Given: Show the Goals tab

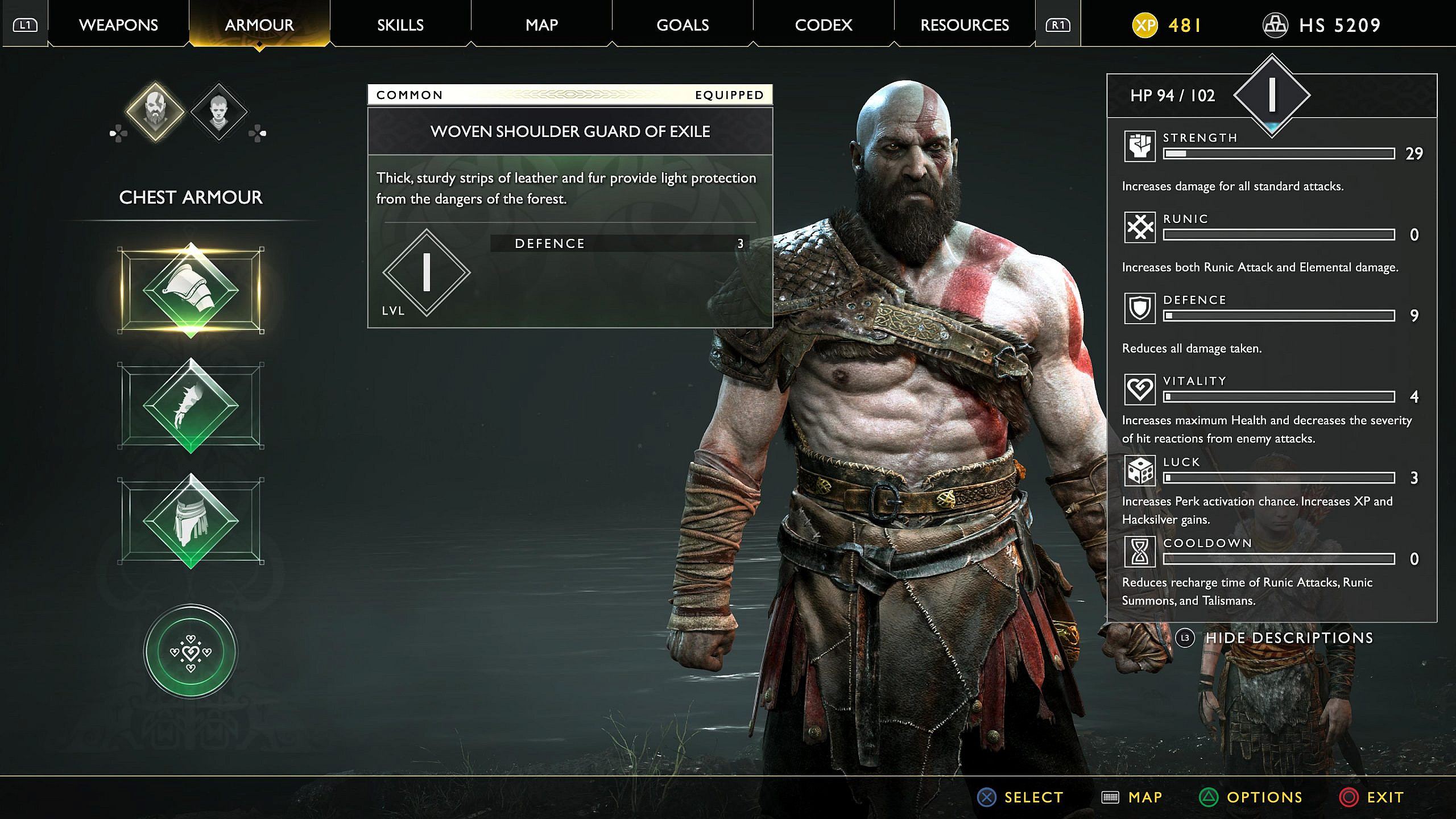Looking at the screenshot, I should pyautogui.click(x=682, y=25).
